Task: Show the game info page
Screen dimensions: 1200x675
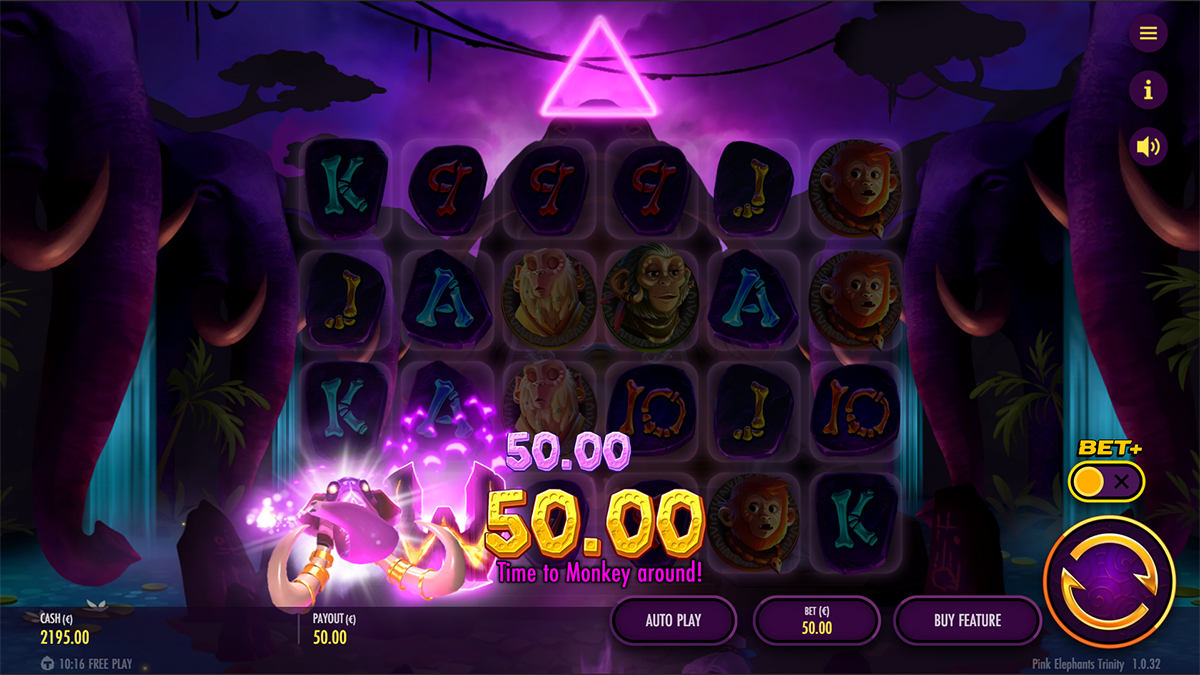Action: click(1148, 91)
